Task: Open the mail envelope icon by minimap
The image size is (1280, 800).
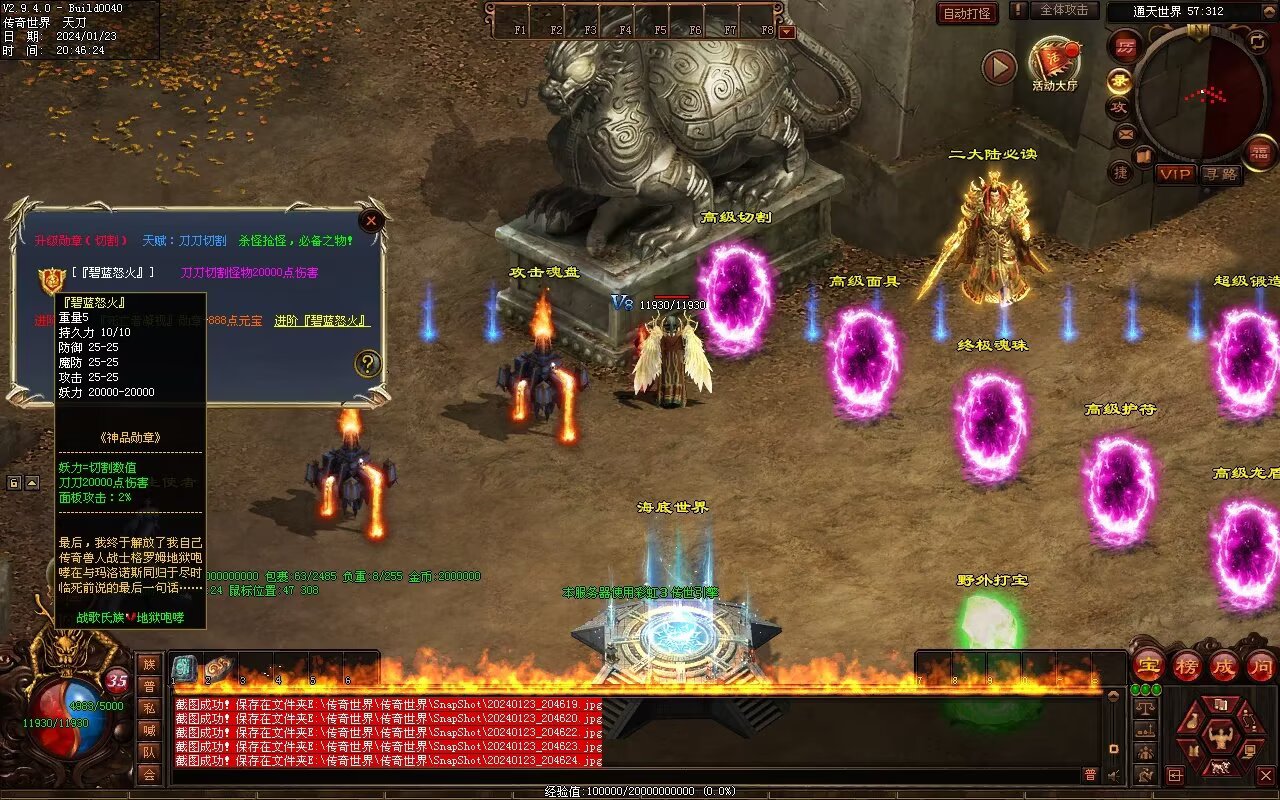Action: click(x=1126, y=133)
